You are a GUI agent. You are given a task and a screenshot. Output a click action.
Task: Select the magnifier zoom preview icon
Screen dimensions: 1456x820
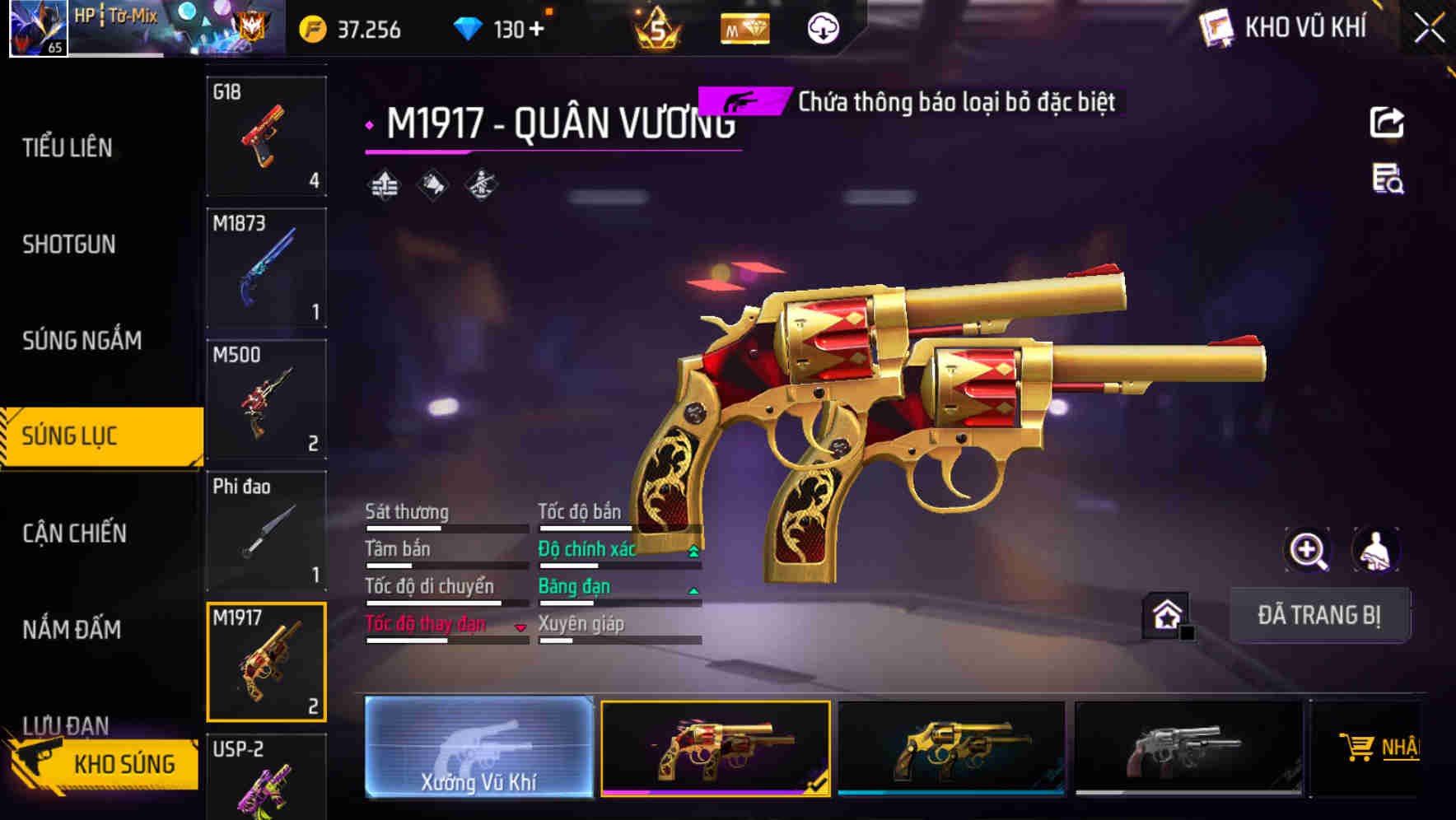(x=1307, y=550)
